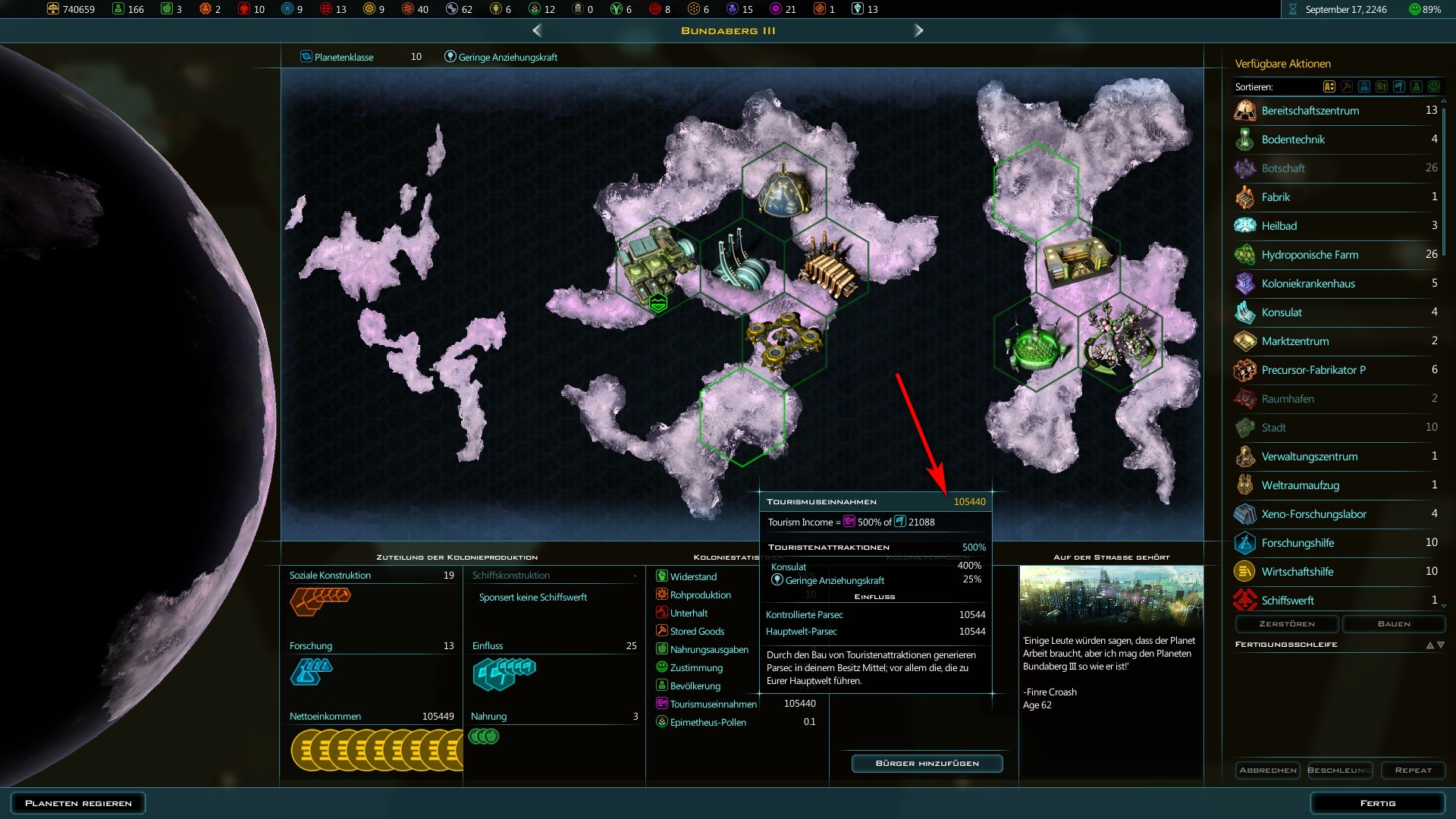
Task: Confirm with the Fertig button
Action: tap(1377, 803)
